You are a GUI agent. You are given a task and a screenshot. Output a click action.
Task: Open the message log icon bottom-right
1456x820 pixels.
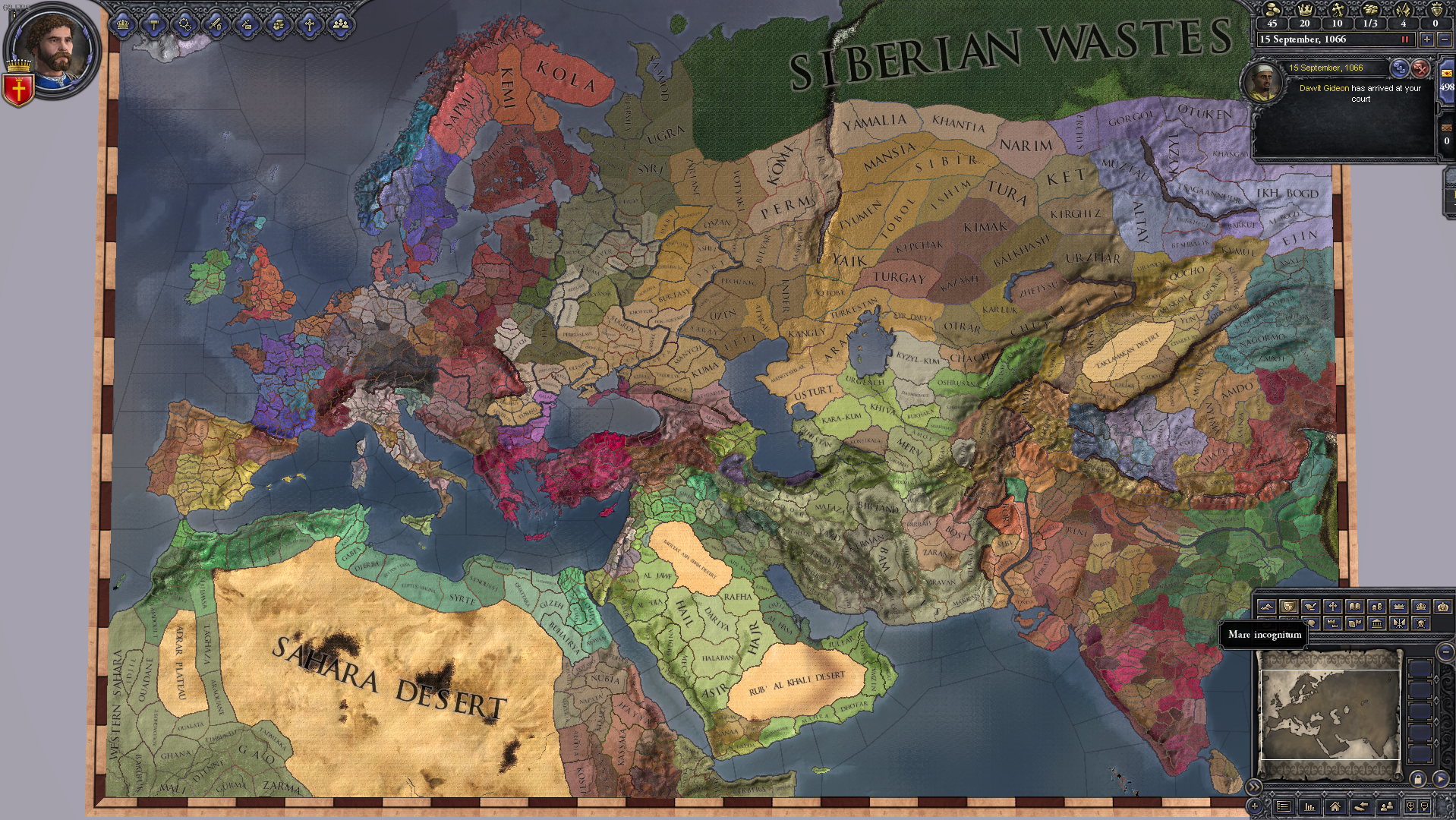click(x=1284, y=805)
